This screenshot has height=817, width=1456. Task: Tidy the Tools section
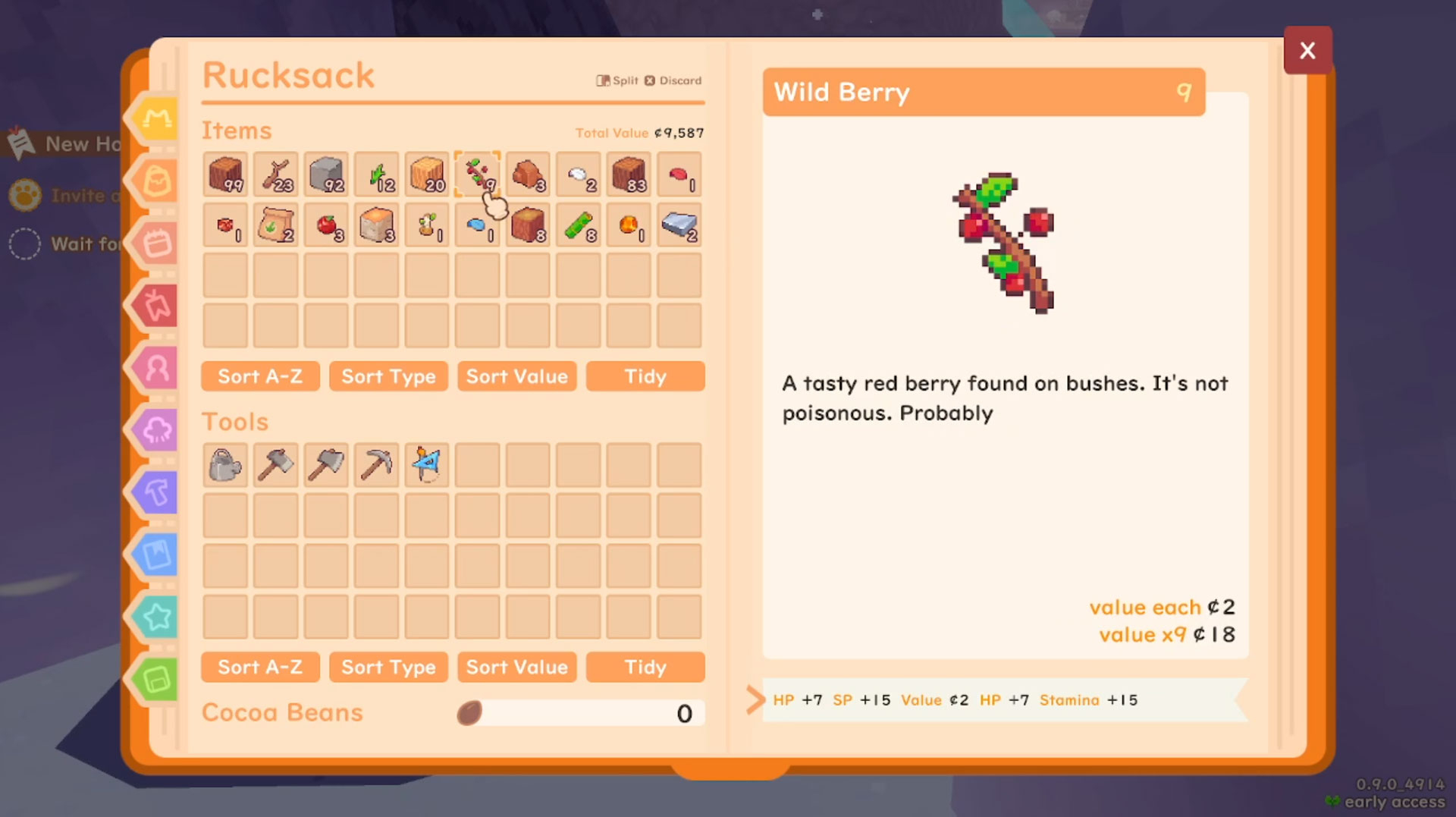pyautogui.click(x=645, y=667)
